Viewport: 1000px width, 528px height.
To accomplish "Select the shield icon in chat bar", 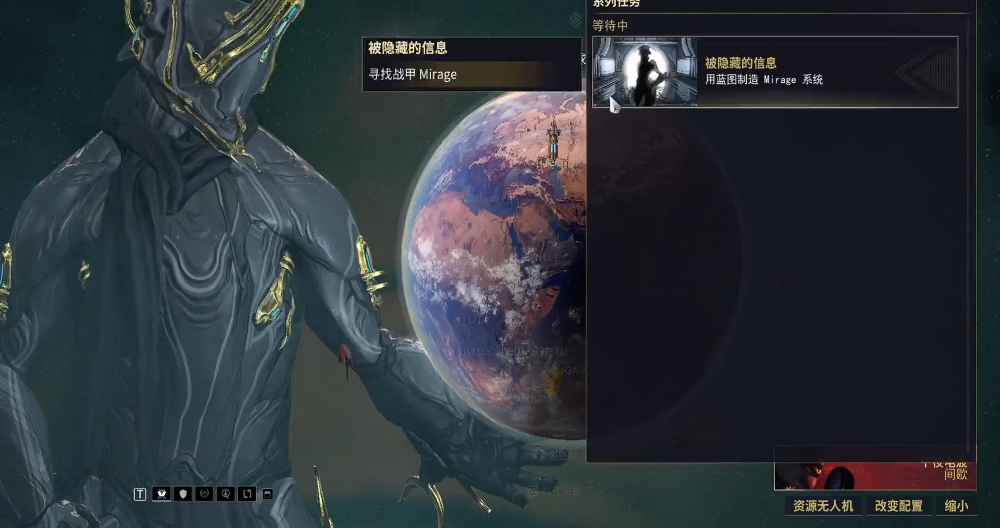I will (182, 494).
